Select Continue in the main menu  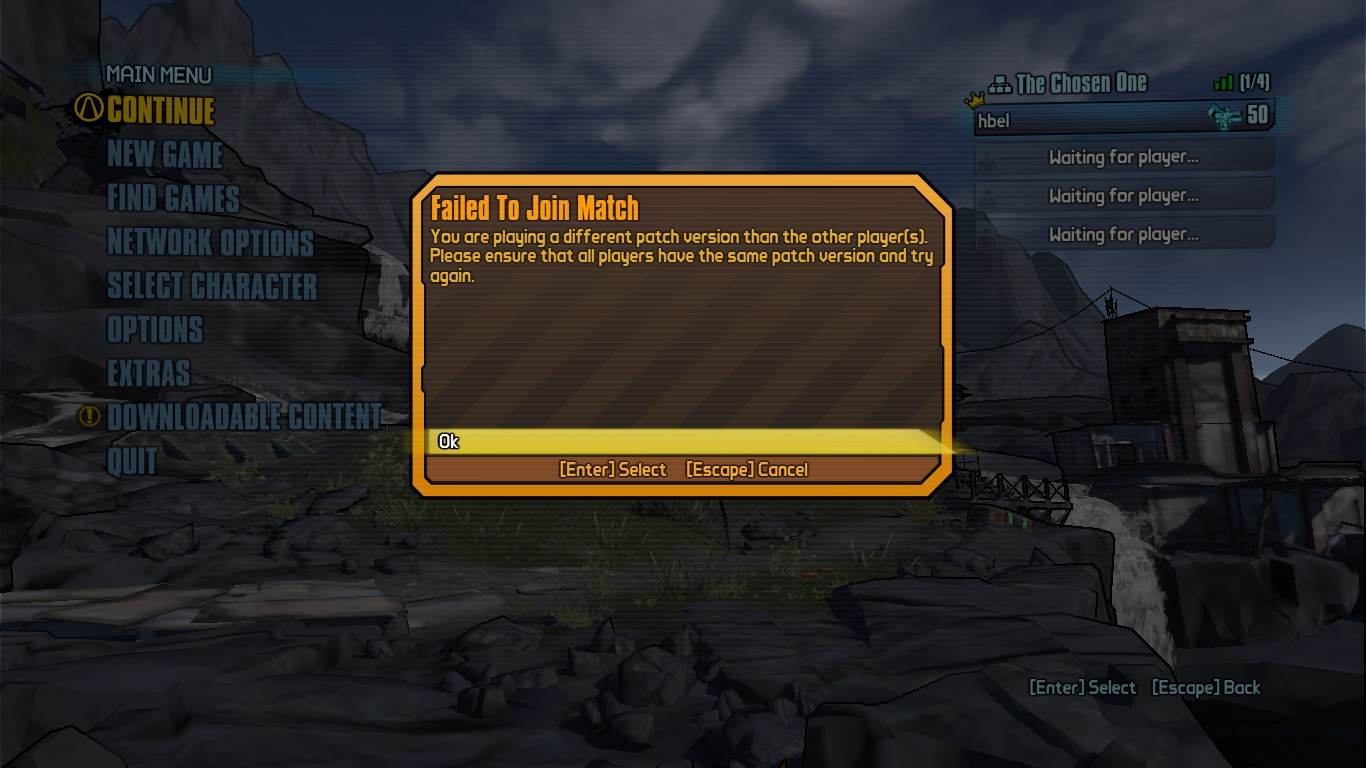(160, 110)
